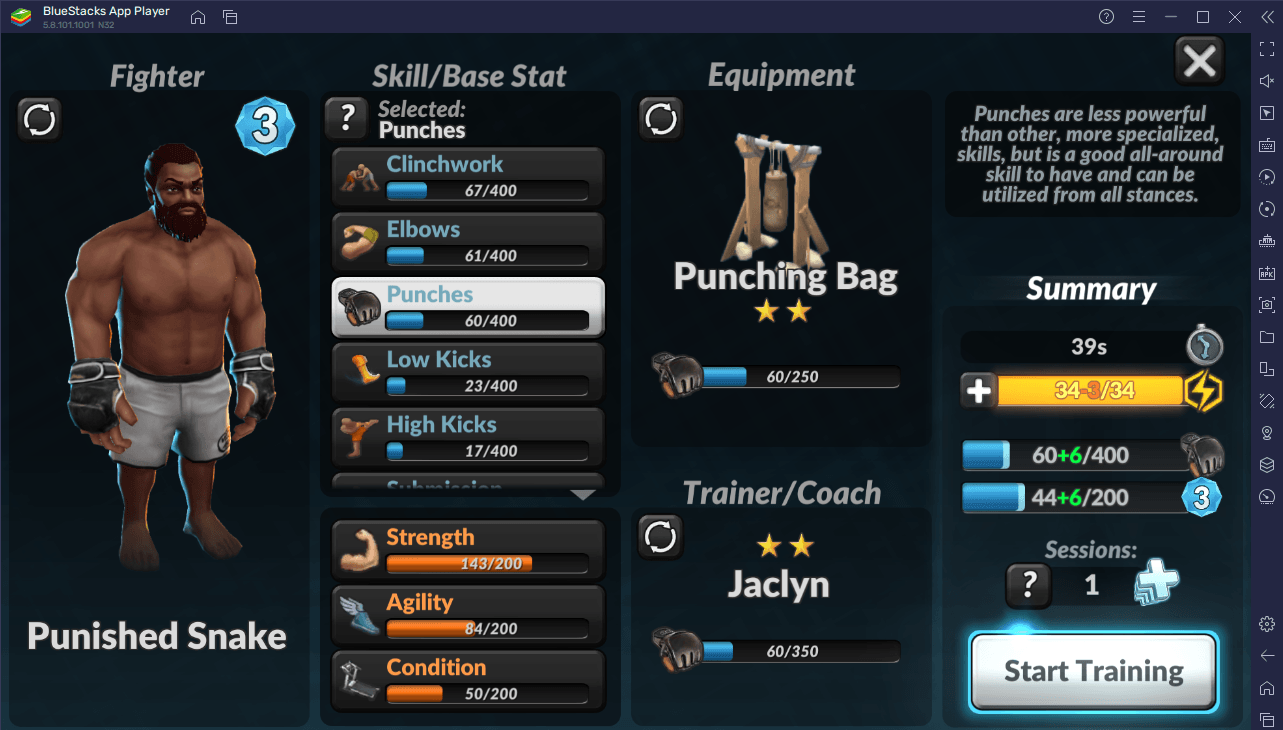Click the stopwatch timer icon in Summary
The height and width of the screenshot is (730, 1283).
pyautogui.click(x=1204, y=345)
